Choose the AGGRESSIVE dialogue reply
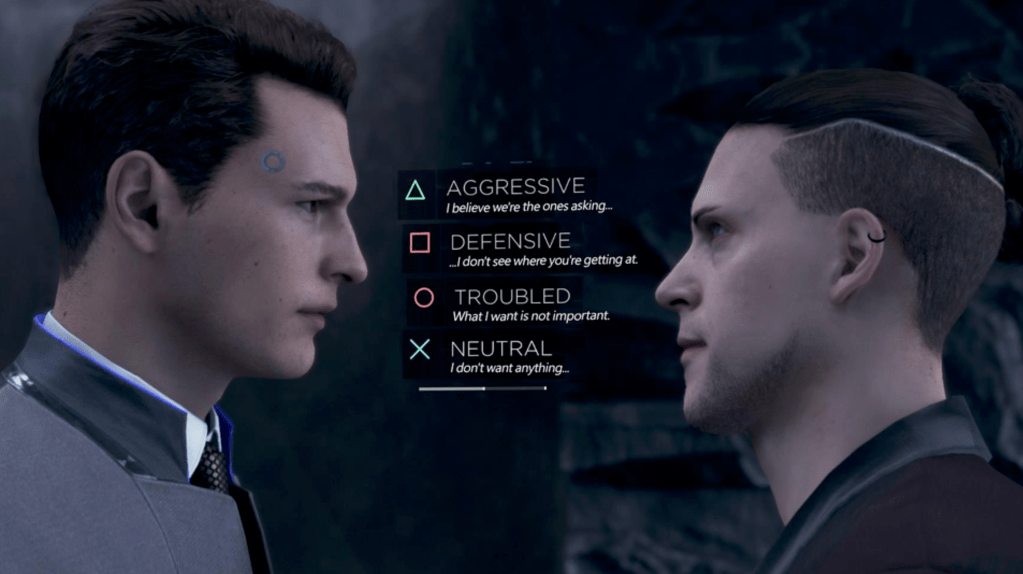Screen dimensions: 1023x574 (x=514, y=188)
